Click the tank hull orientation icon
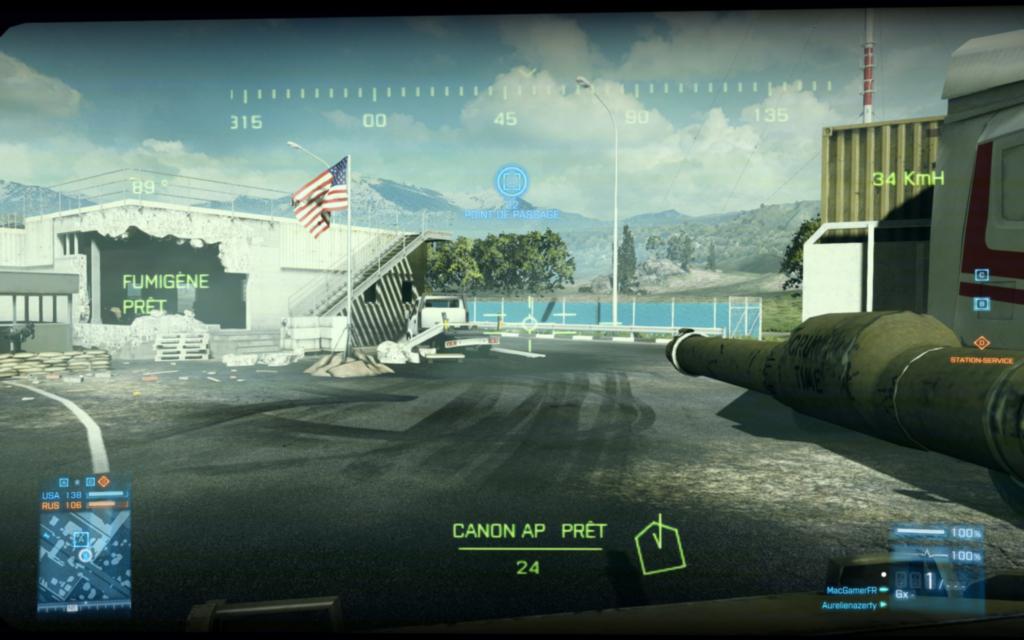This screenshot has height=640, width=1024. (659, 546)
